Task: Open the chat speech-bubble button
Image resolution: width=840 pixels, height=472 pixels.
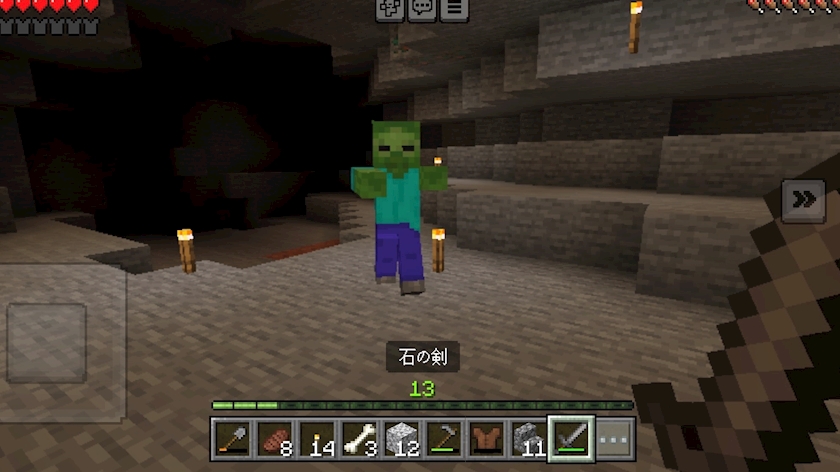Action: click(422, 9)
